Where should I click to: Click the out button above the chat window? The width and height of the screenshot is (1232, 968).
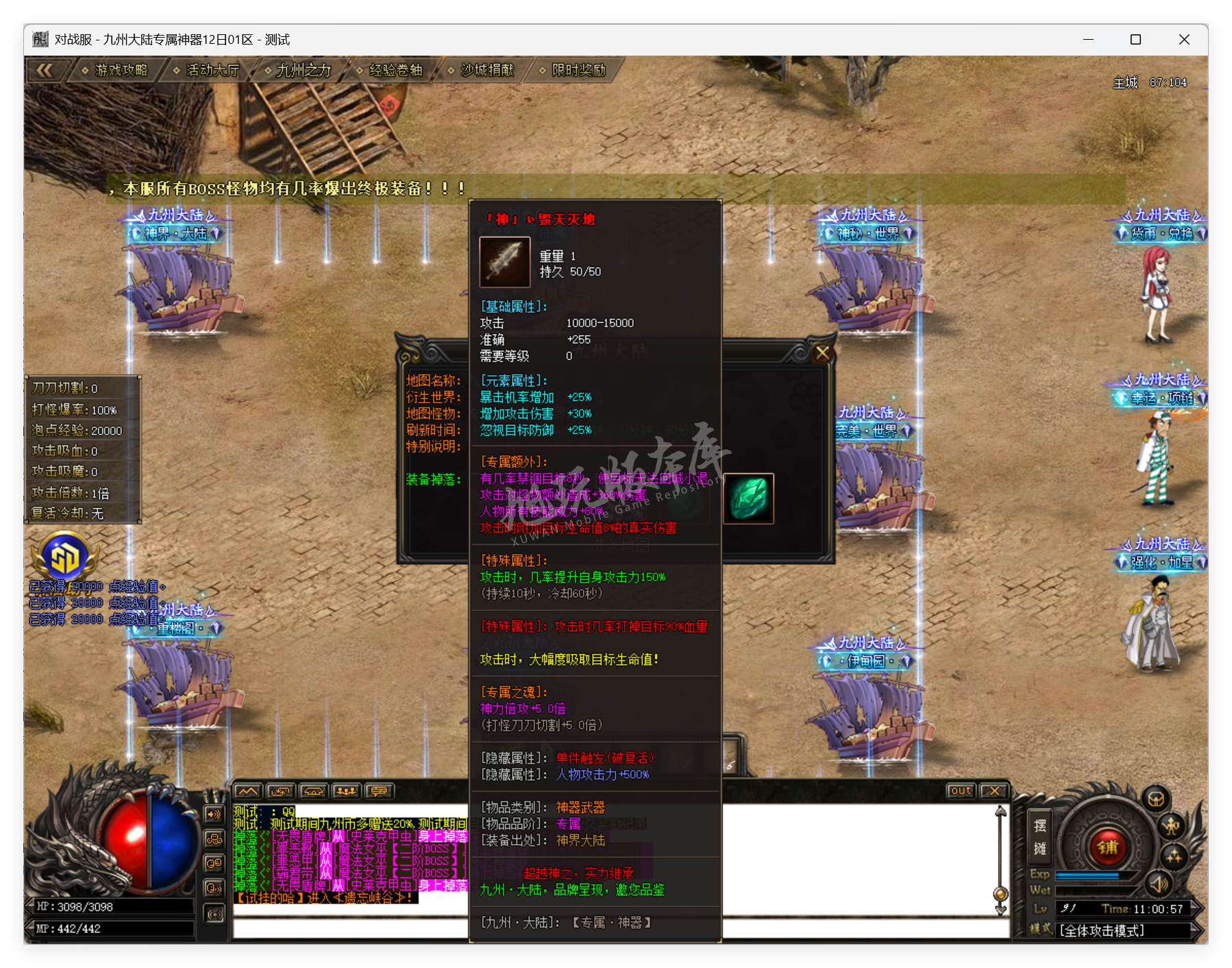pyautogui.click(x=961, y=790)
